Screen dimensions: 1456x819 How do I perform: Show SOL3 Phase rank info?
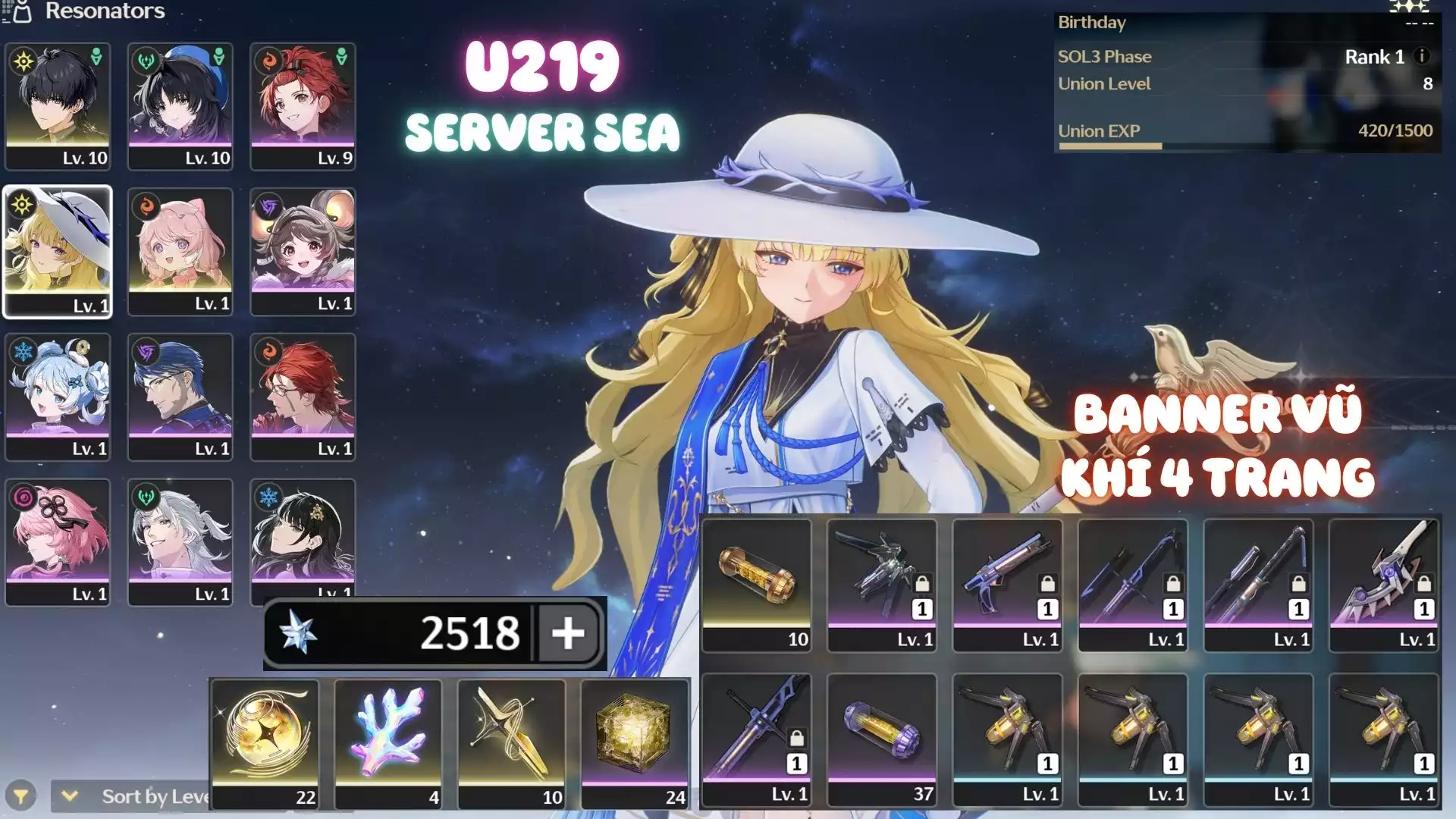pos(1423,56)
